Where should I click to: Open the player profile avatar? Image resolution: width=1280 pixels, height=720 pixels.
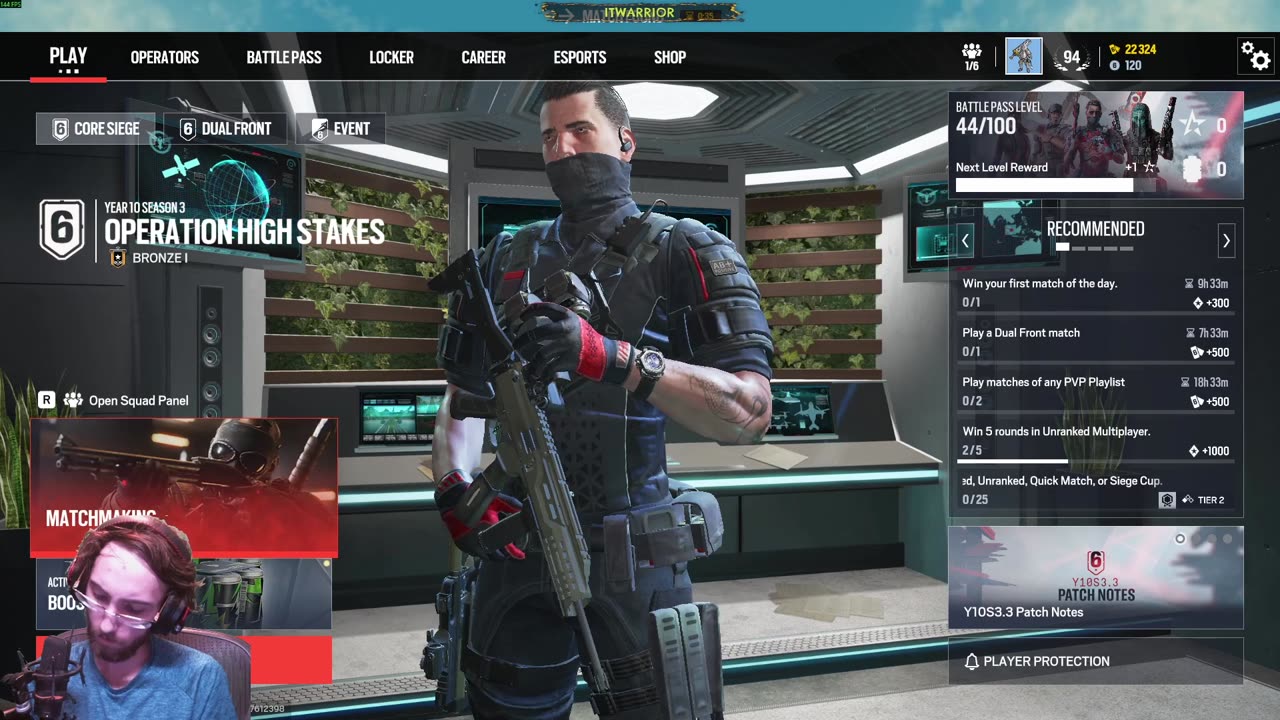click(1024, 56)
